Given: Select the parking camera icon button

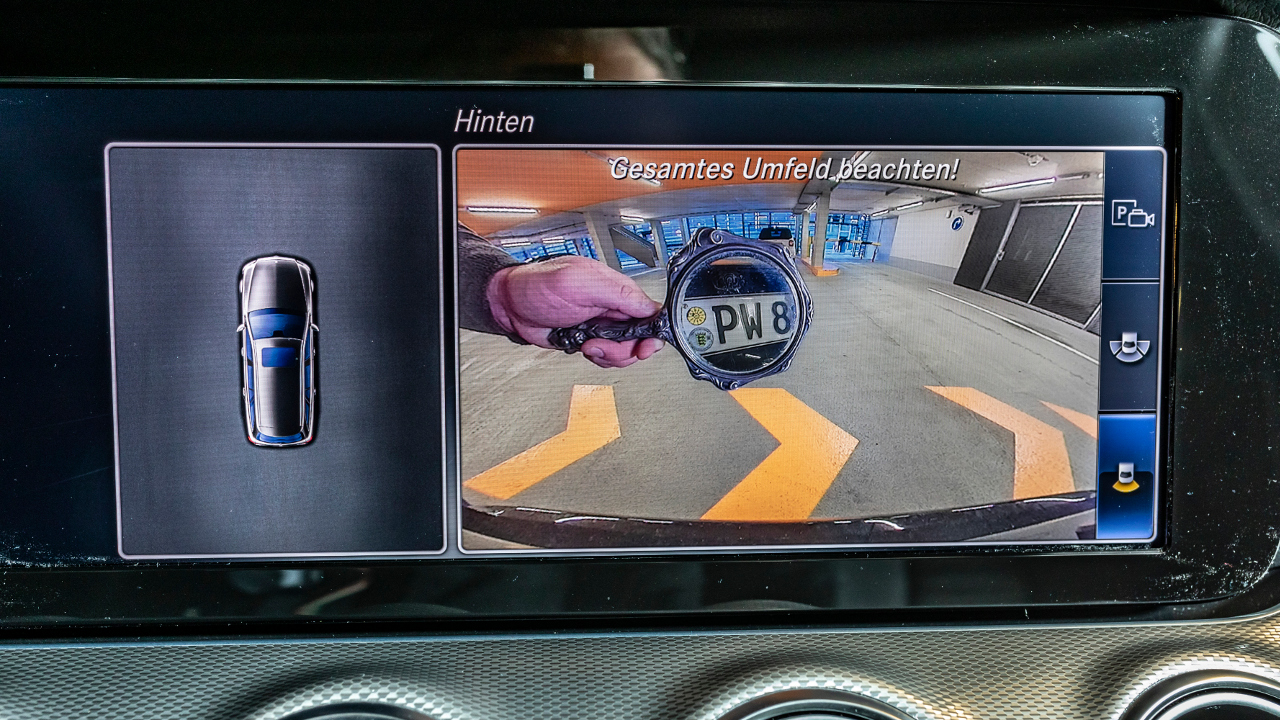Looking at the screenshot, I should [x=1132, y=214].
